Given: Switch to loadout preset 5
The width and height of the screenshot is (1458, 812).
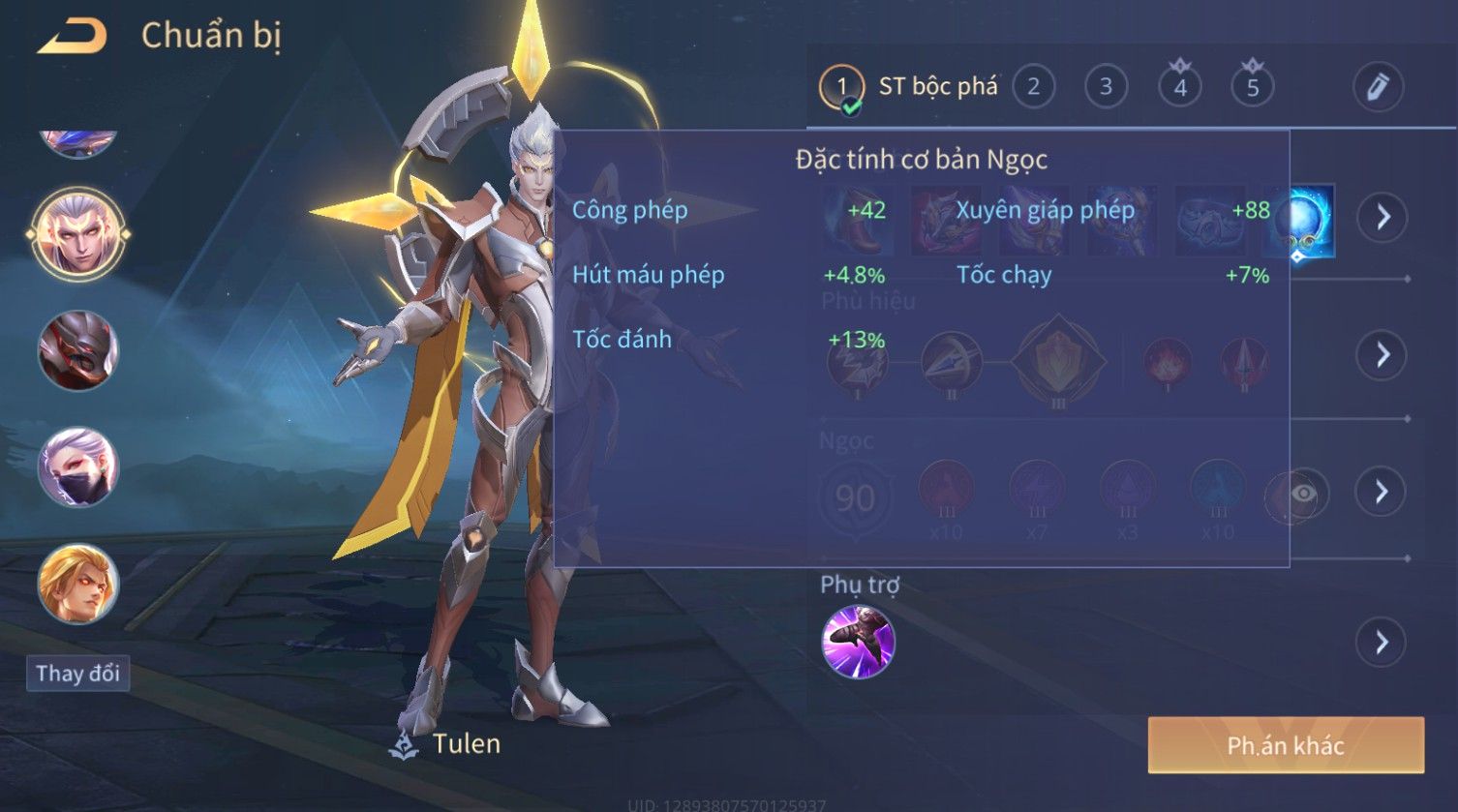Looking at the screenshot, I should [x=1252, y=87].
